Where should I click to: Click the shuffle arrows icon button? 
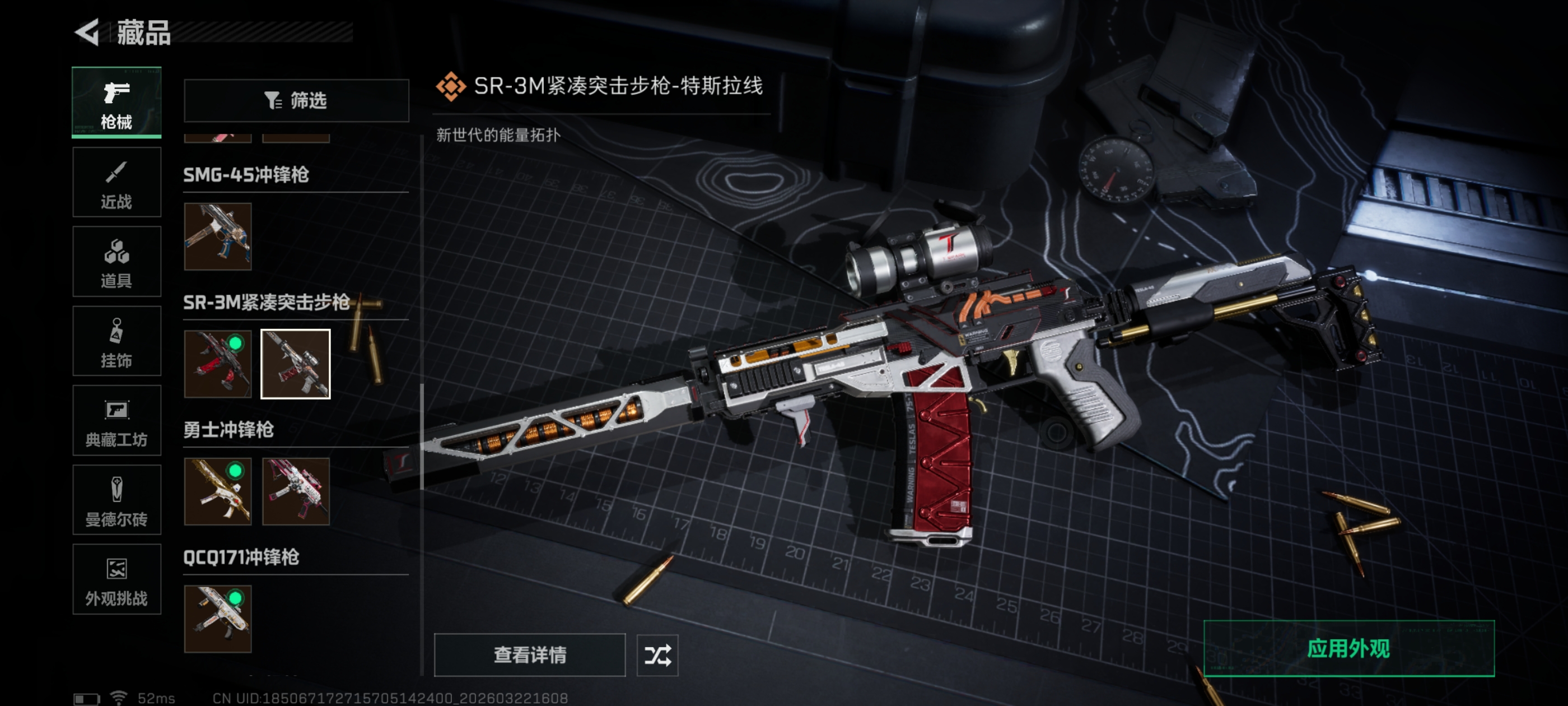[x=657, y=655]
